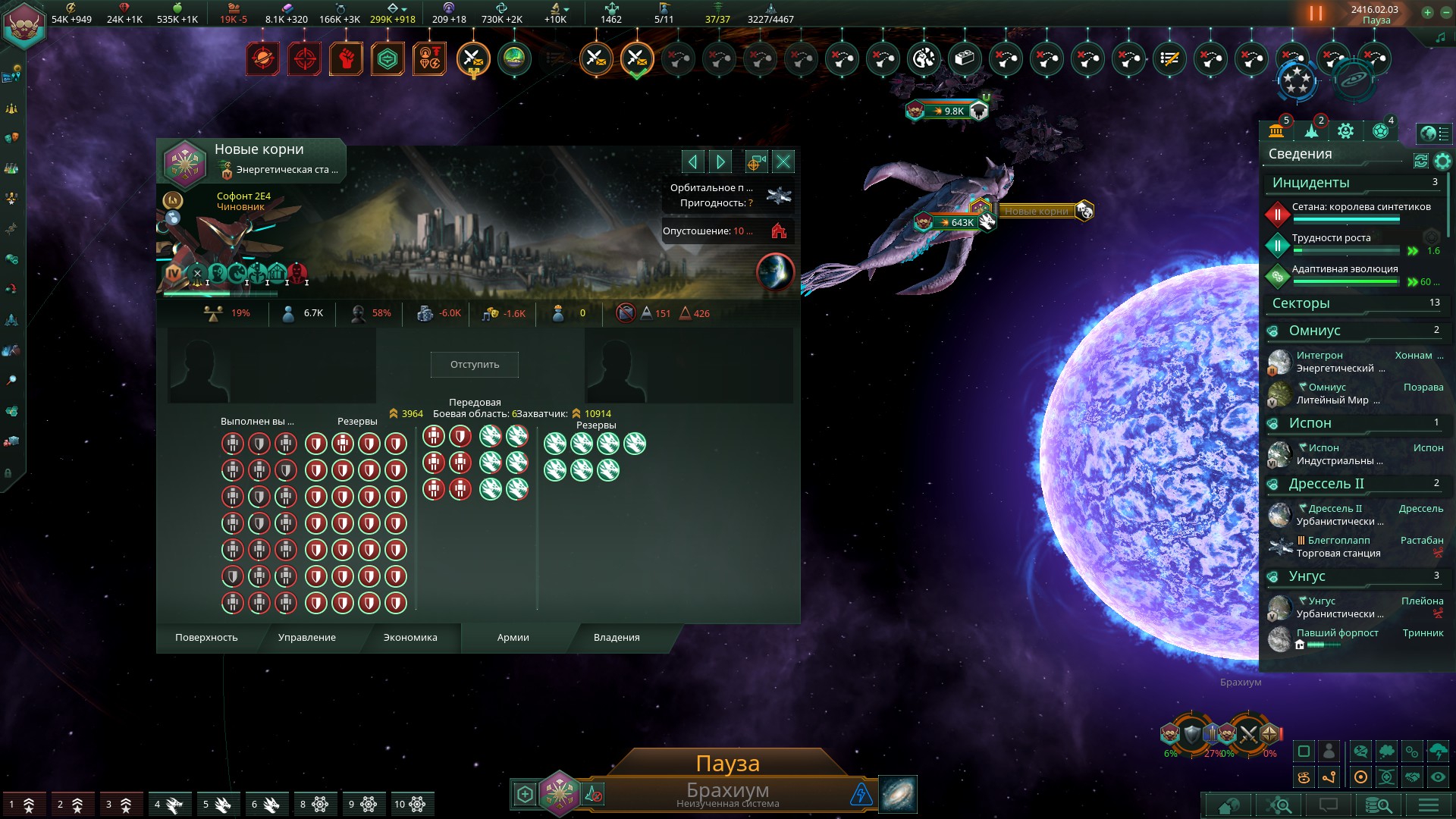Select the Армии tab

point(513,638)
